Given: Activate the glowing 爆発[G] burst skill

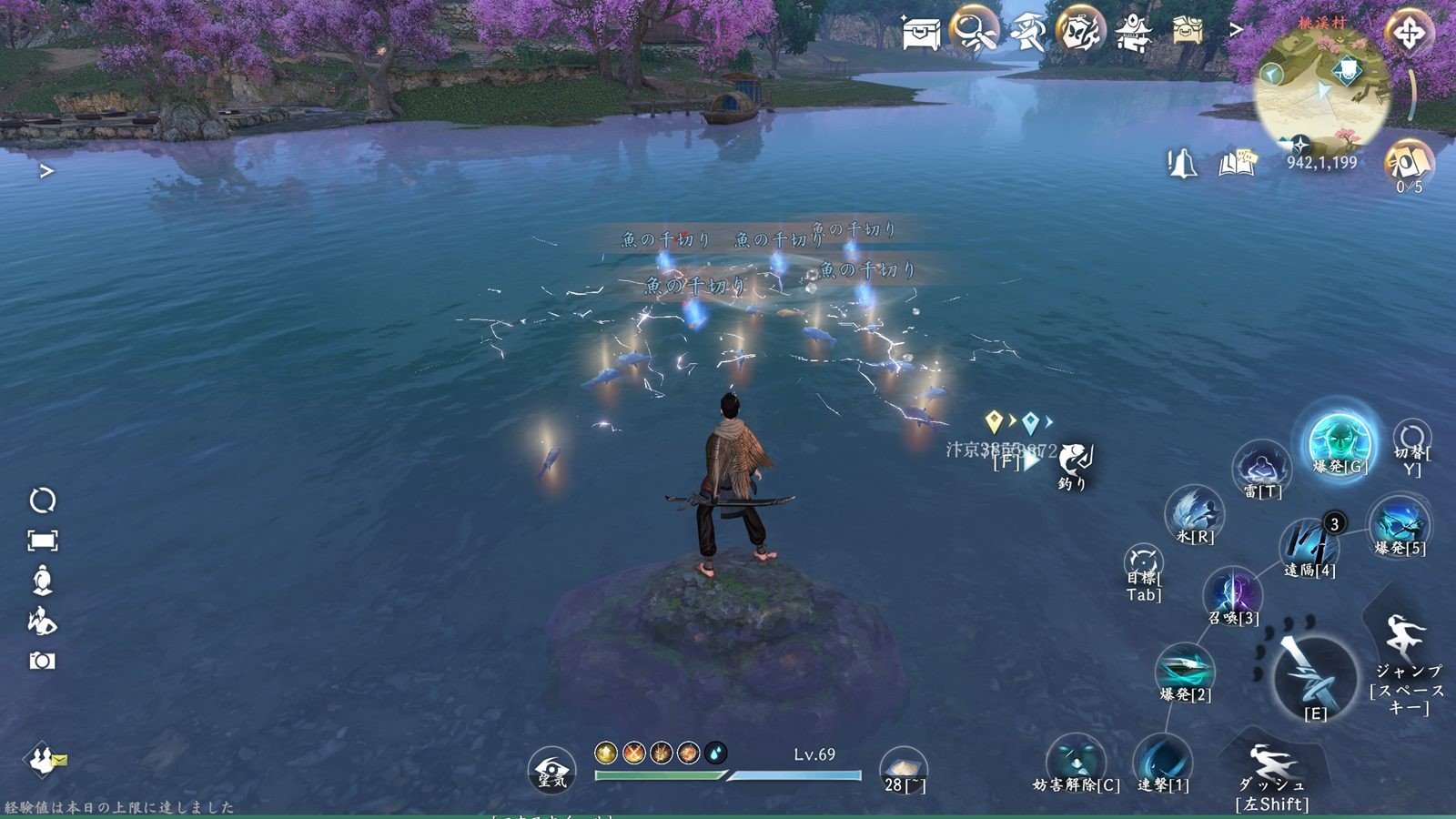Looking at the screenshot, I should pyautogui.click(x=1340, y=444).
